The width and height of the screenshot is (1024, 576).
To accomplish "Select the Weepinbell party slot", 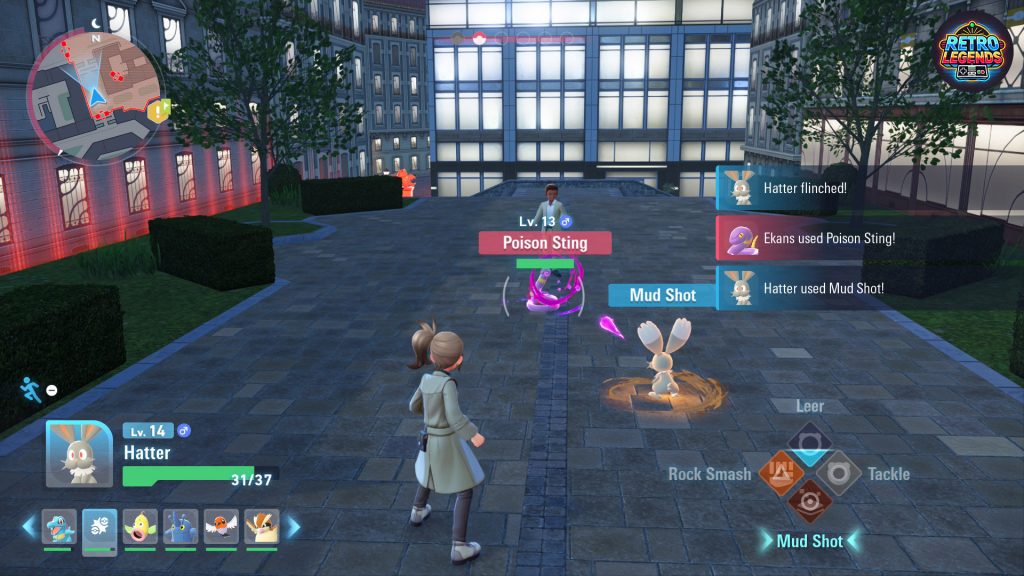I will point(140,527).
